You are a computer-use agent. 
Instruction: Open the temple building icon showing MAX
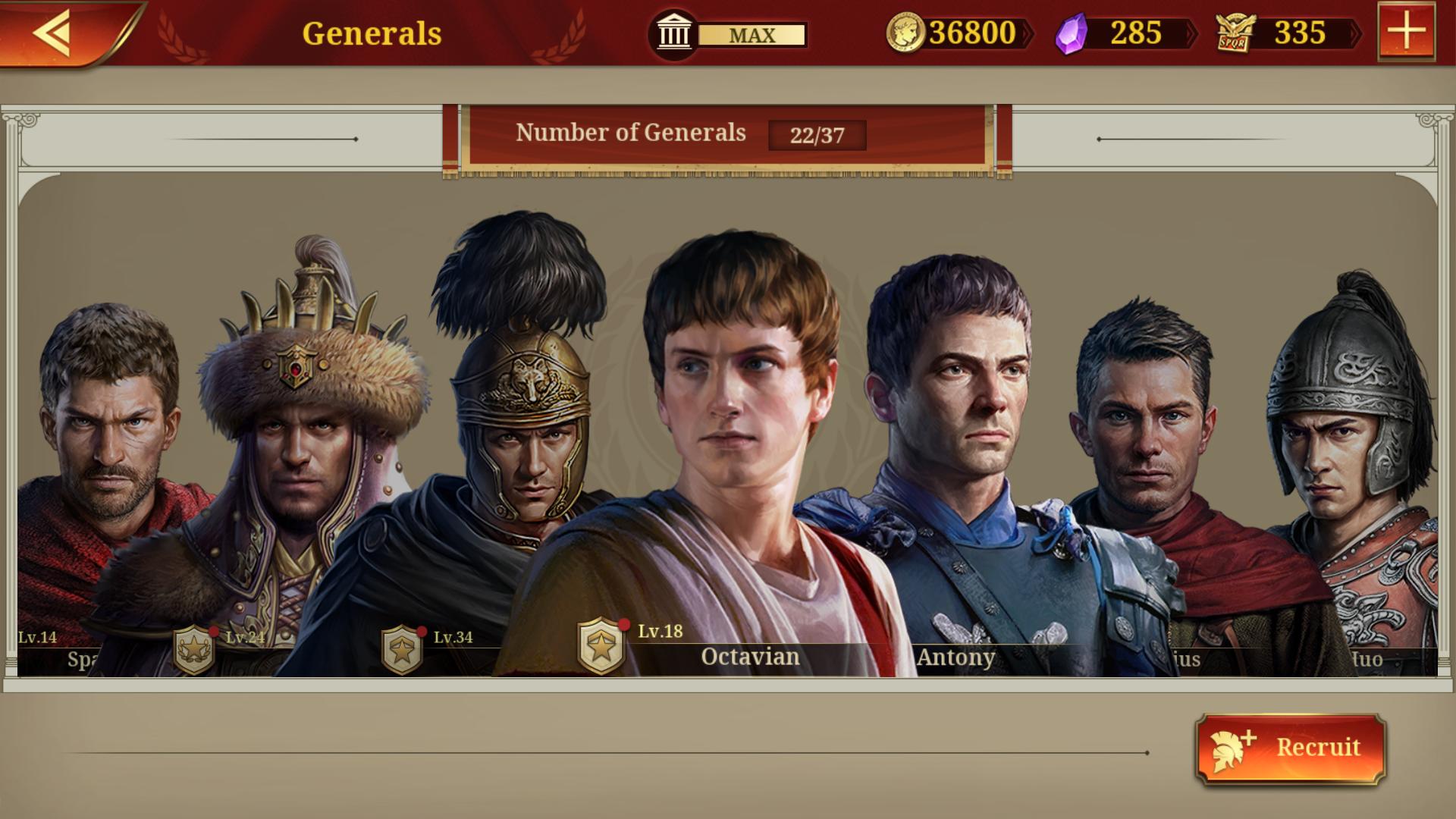[675, 33]
